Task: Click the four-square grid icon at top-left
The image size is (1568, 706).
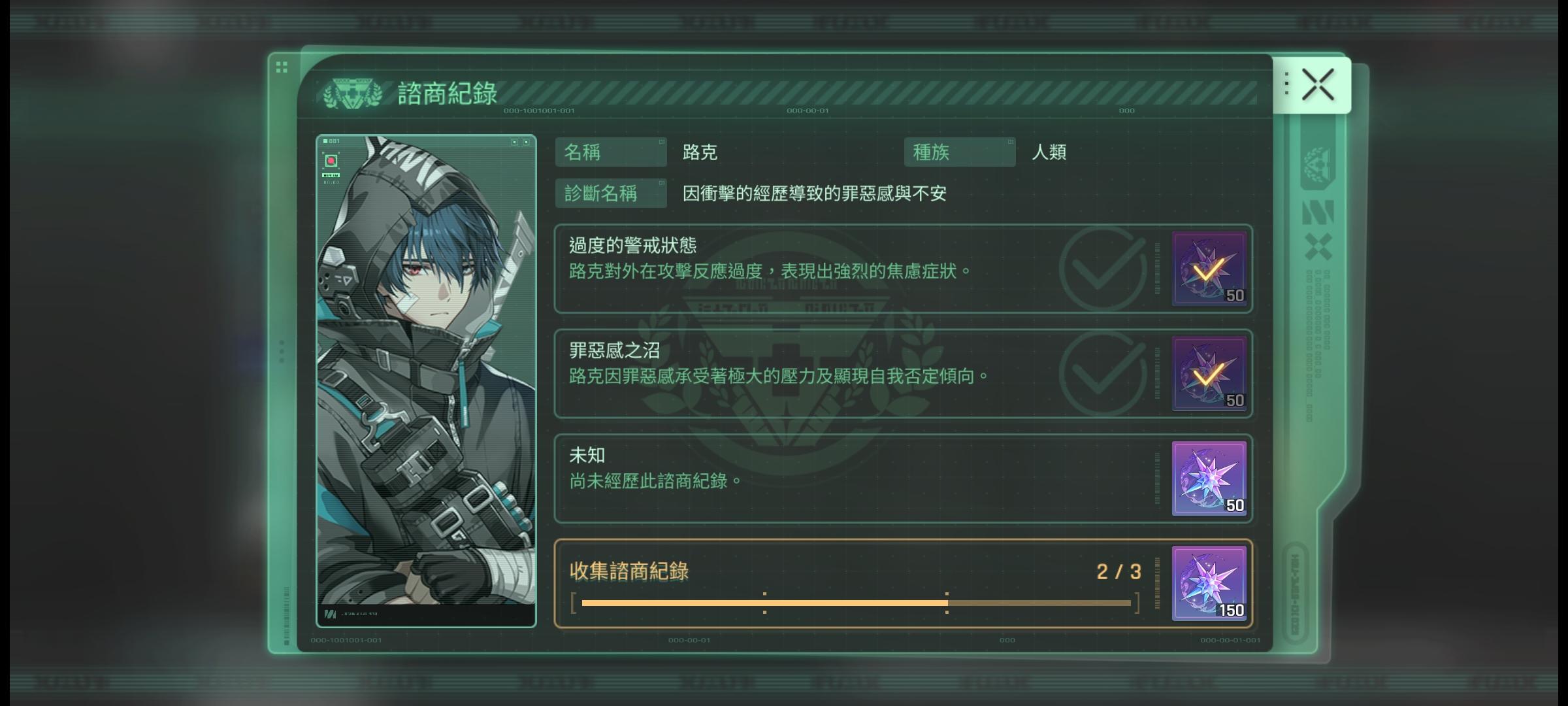Action: 282,65
